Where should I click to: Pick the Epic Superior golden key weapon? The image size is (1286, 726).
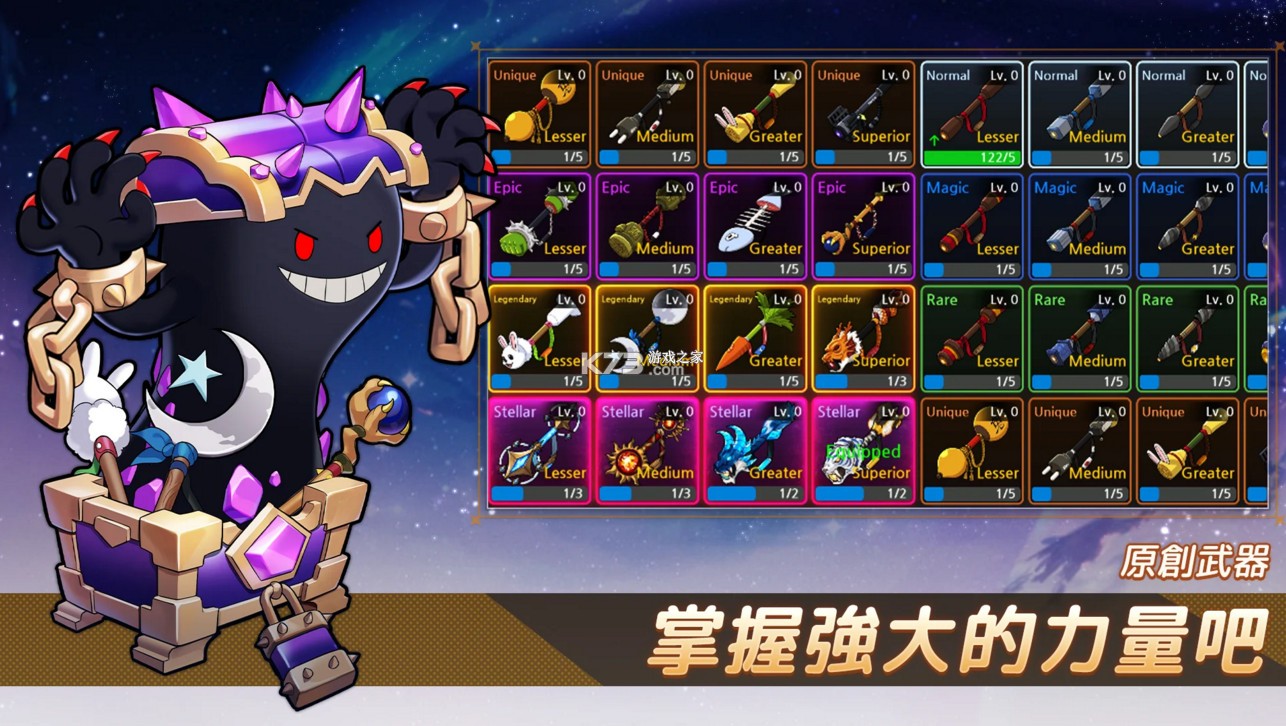(x=864, y=225)
